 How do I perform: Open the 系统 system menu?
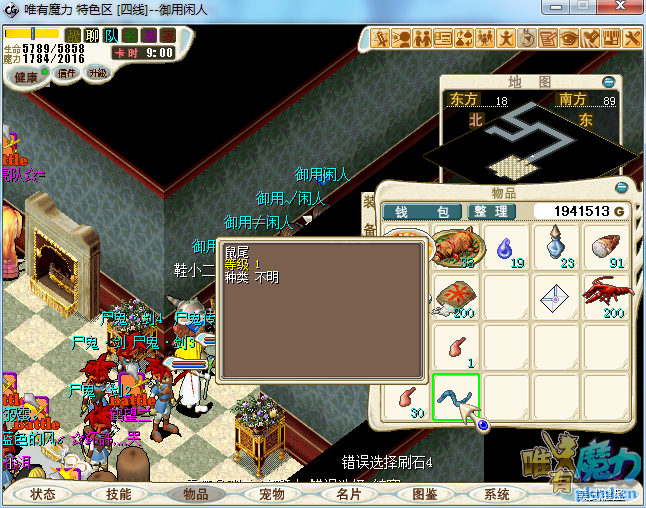click(x=497, y=494)
